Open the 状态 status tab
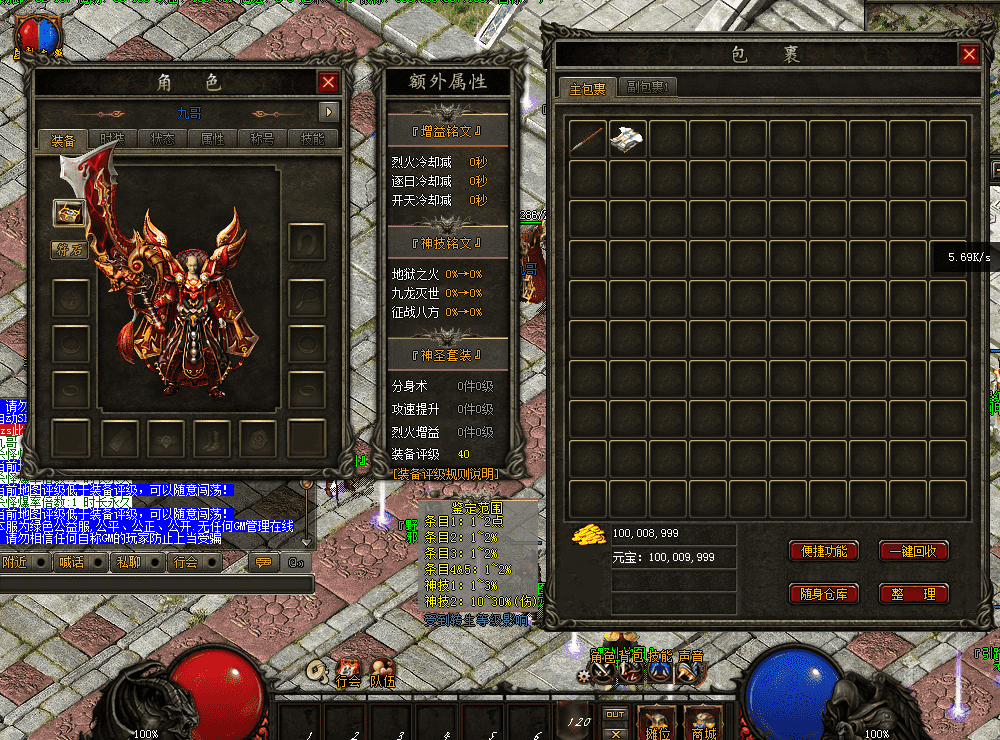 [x=163, y=139]
